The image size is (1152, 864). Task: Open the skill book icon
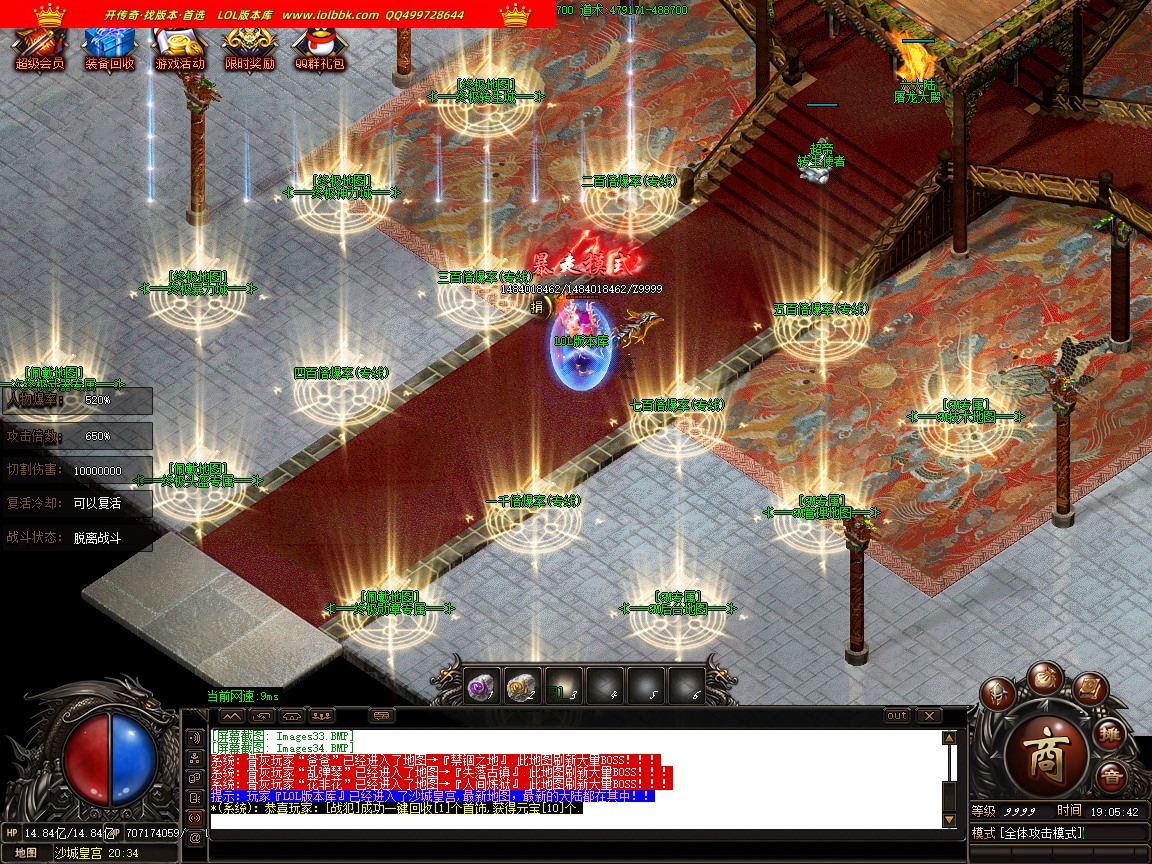pos(1091,688)
